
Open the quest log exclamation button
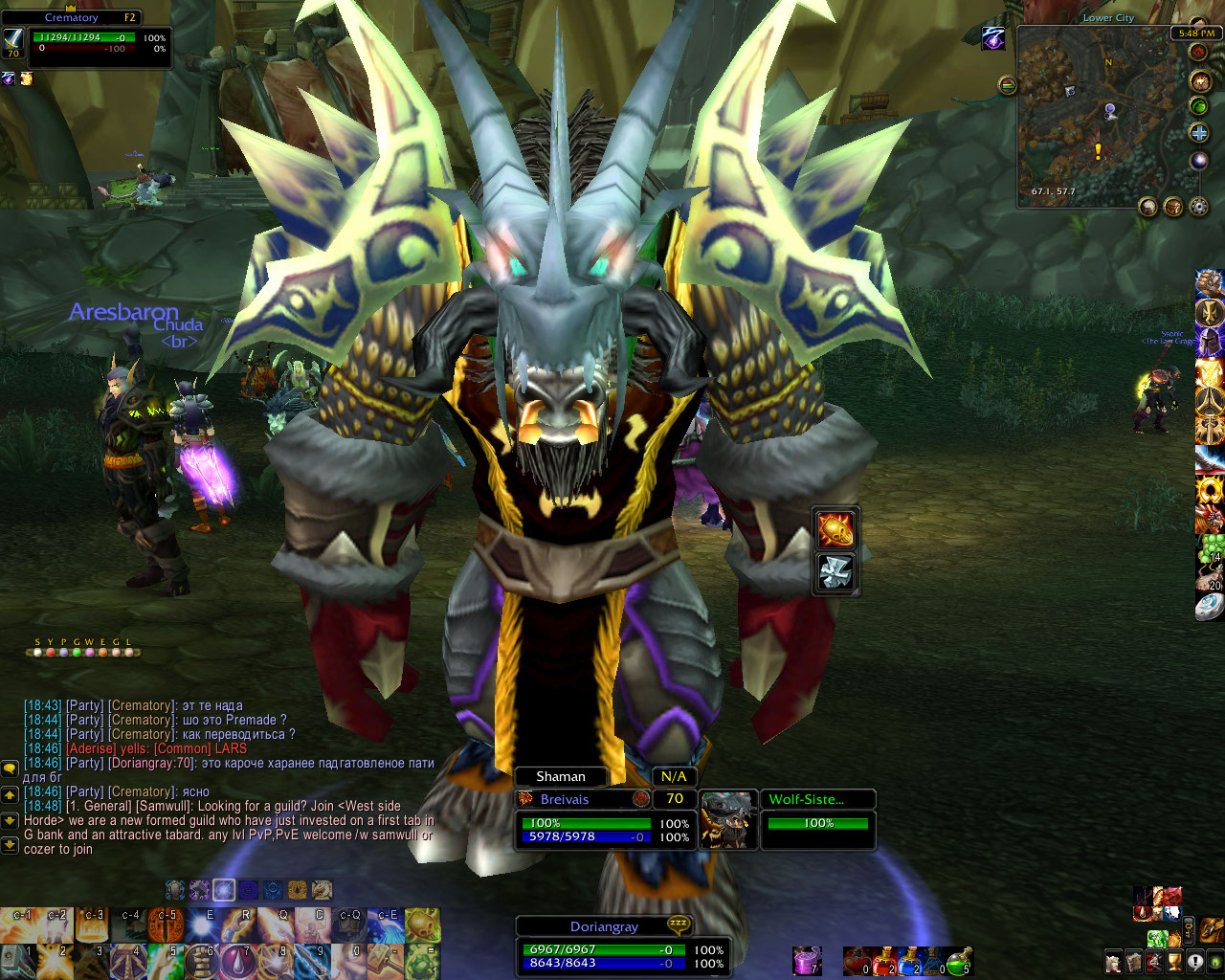point(1195,961)
